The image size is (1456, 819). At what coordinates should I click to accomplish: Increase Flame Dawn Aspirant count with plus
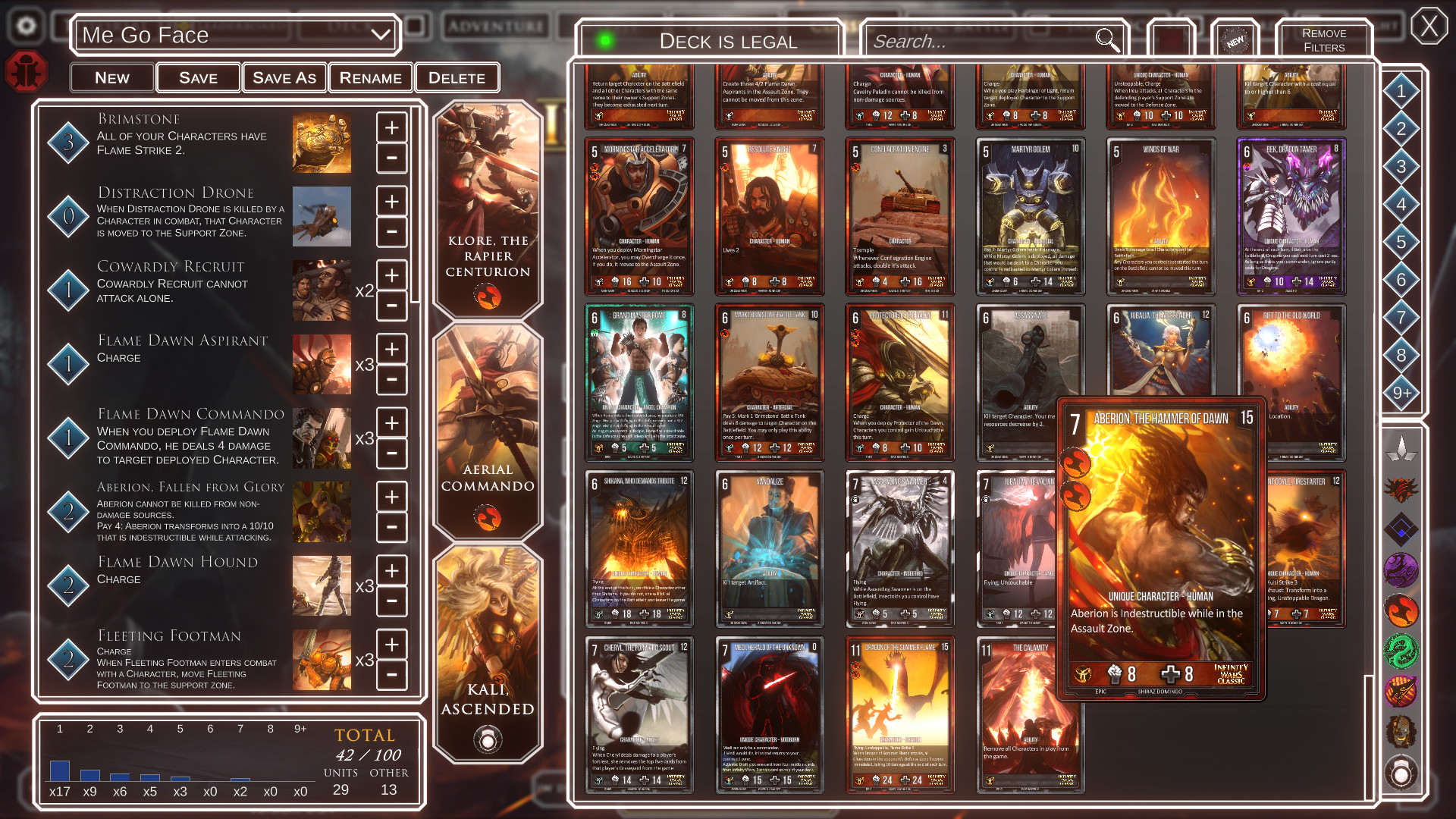click(391, 349)
